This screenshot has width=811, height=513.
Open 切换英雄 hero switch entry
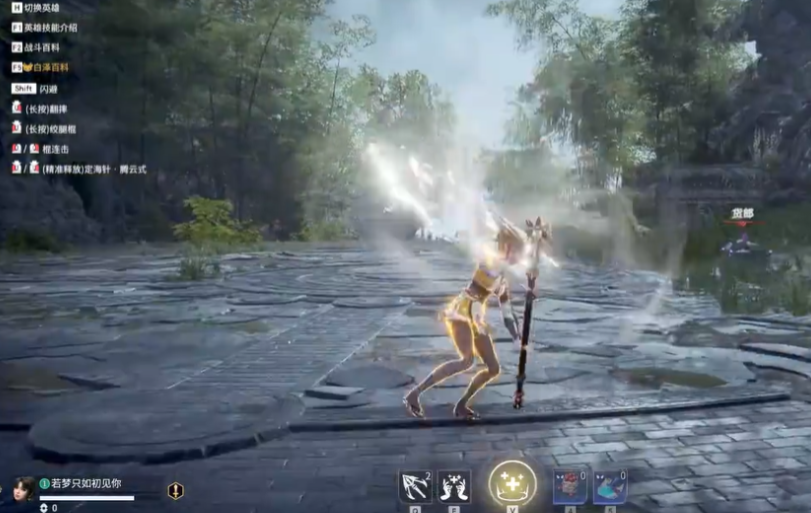pyautogui.click(x=42, y=7)
